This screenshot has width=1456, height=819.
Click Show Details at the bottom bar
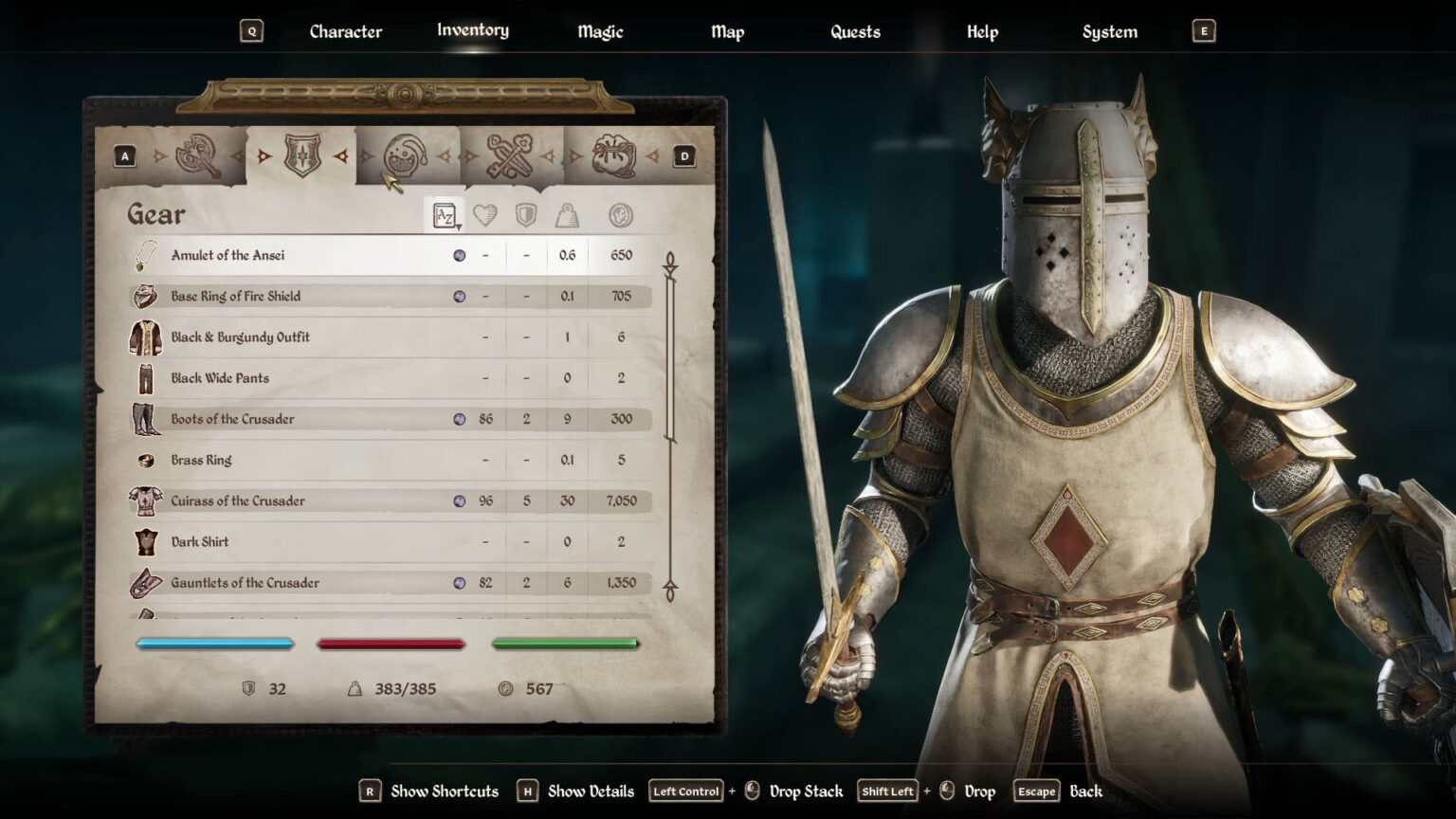point(589,791)
